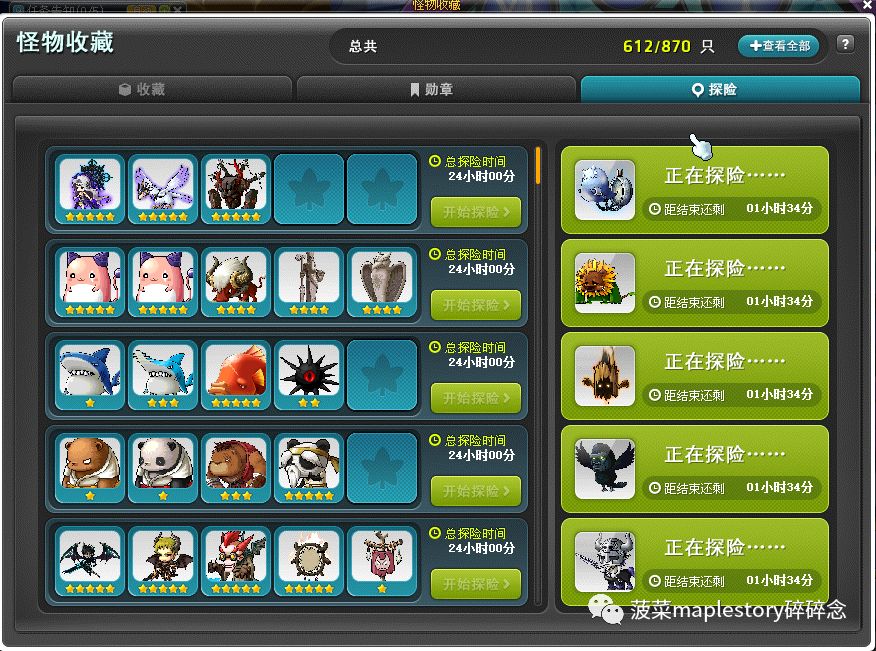Select the stone gargoyle statue card
This screenshot has height=651, width=876.
point(381,279)
